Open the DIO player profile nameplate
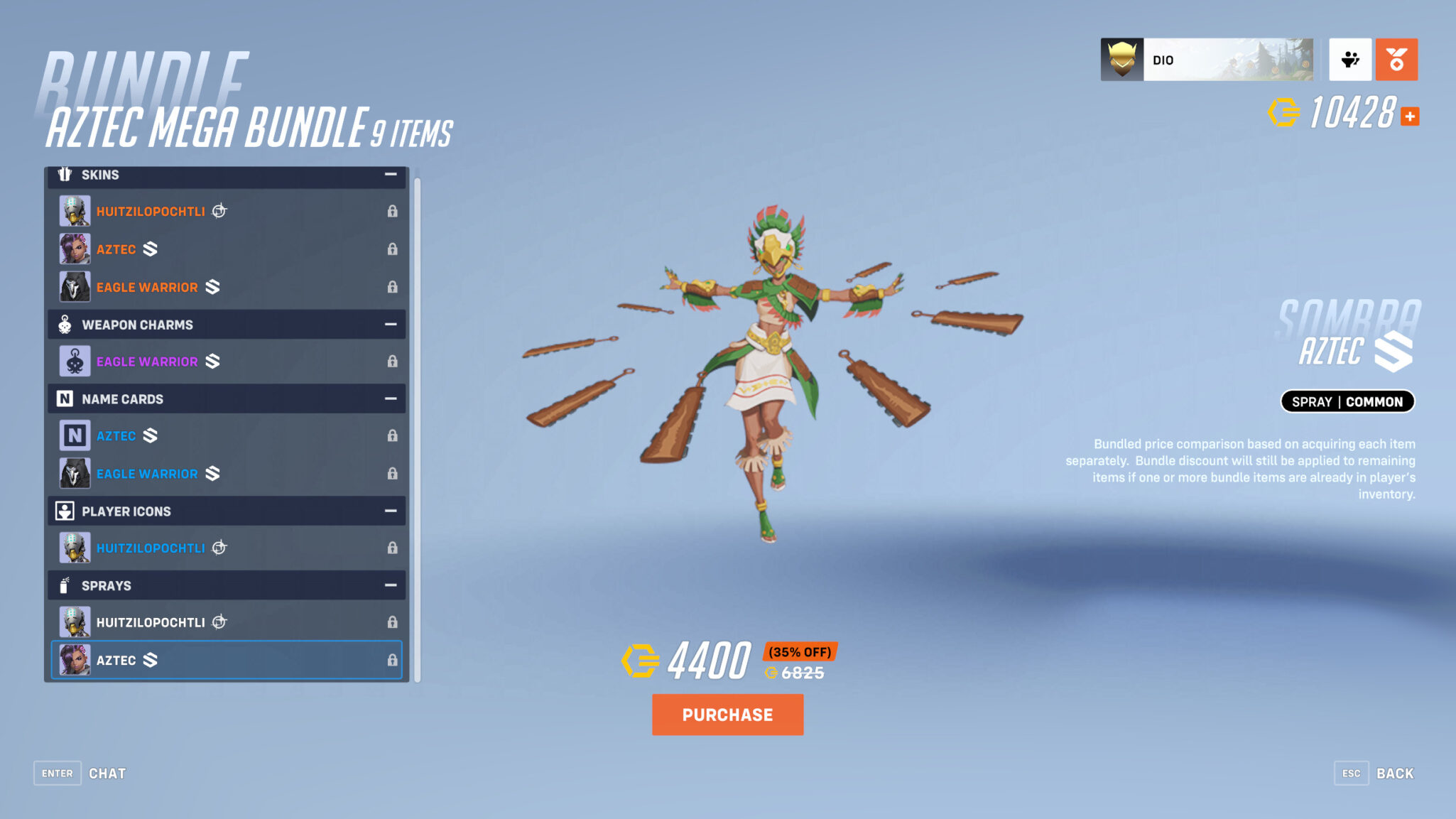 [x=1207, y=60]
